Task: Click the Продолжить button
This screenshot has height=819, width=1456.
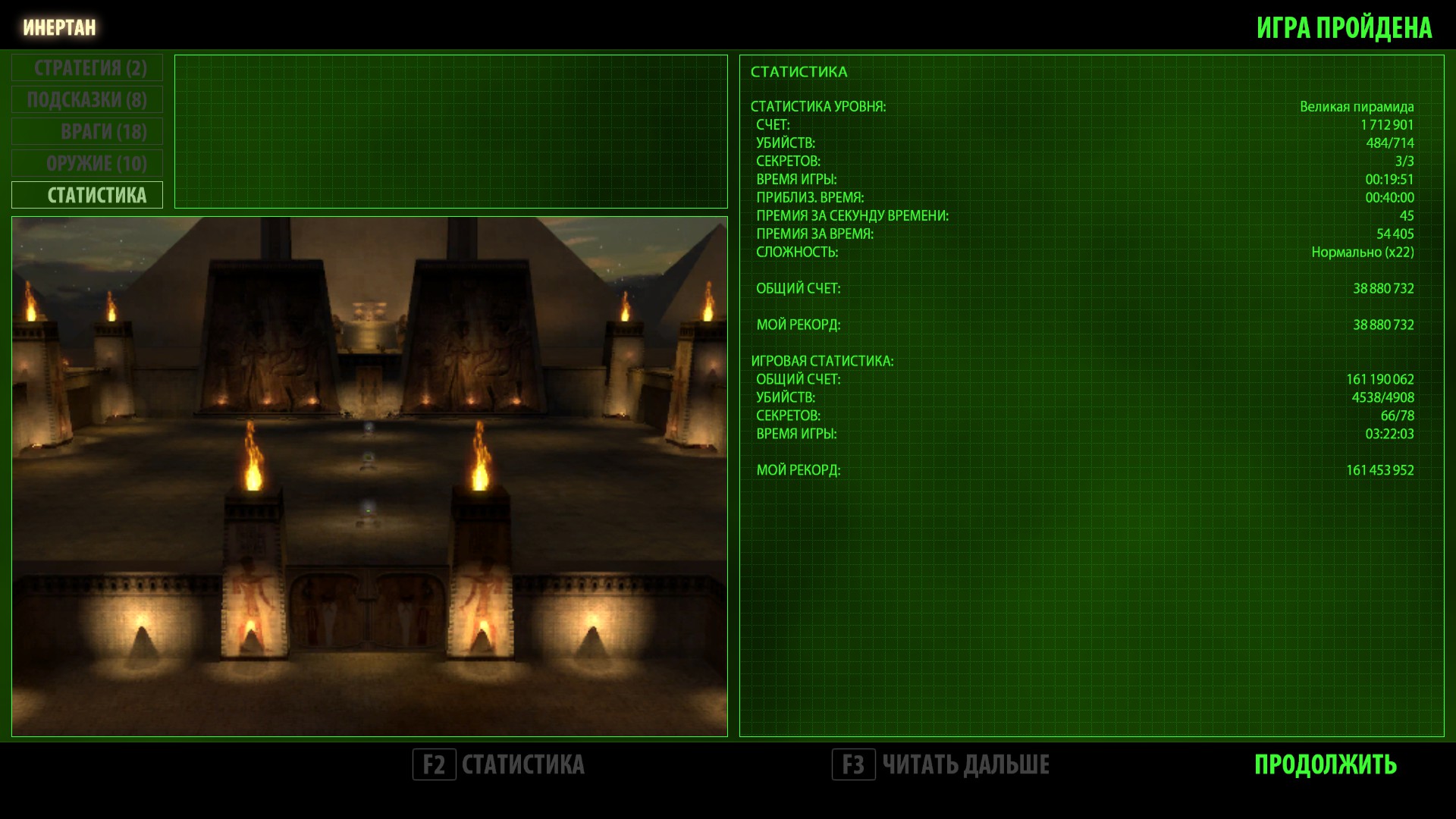Action: click(1325, 764)
